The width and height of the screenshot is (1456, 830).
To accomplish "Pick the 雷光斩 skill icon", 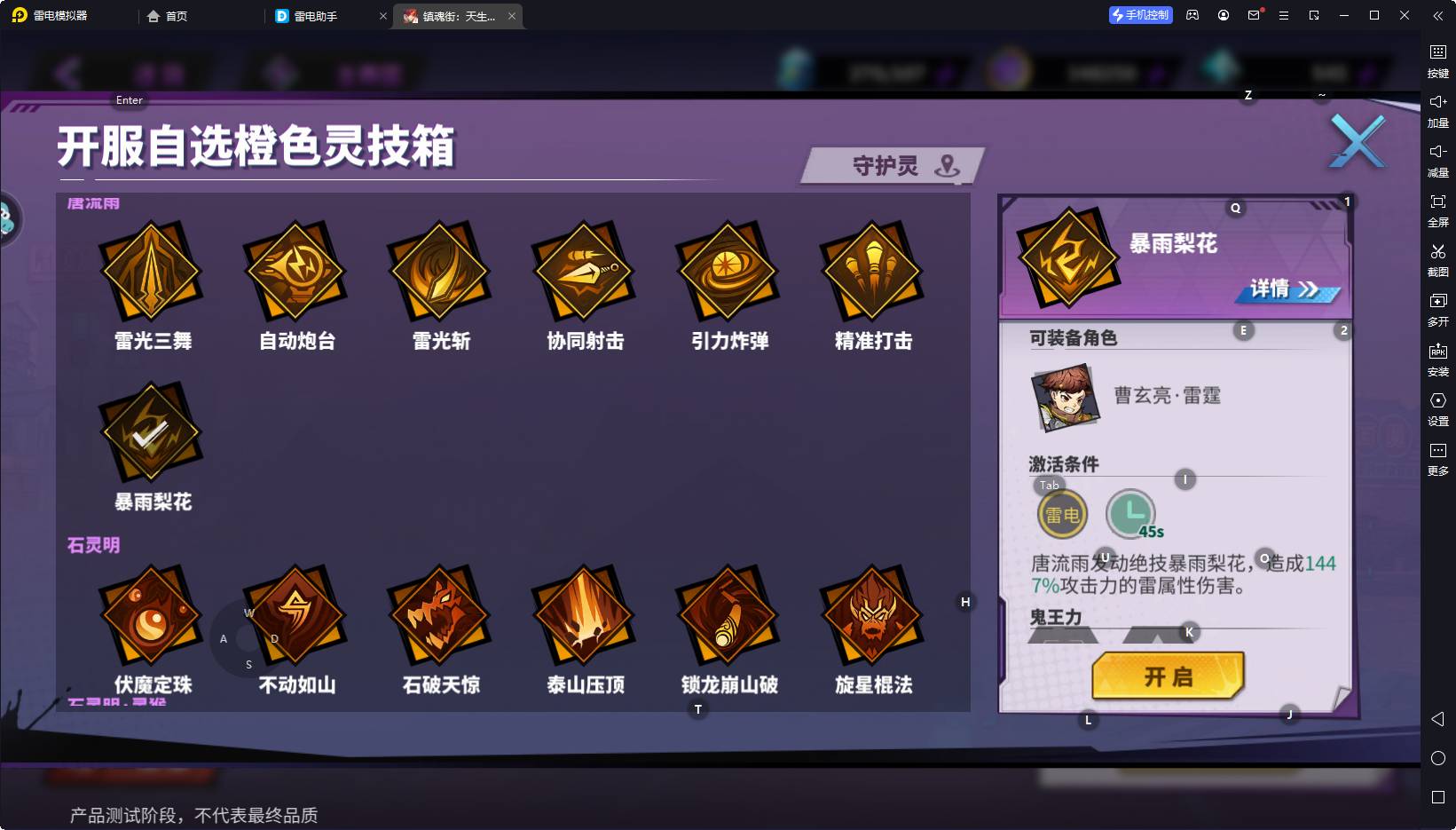I will coord(440,271).
